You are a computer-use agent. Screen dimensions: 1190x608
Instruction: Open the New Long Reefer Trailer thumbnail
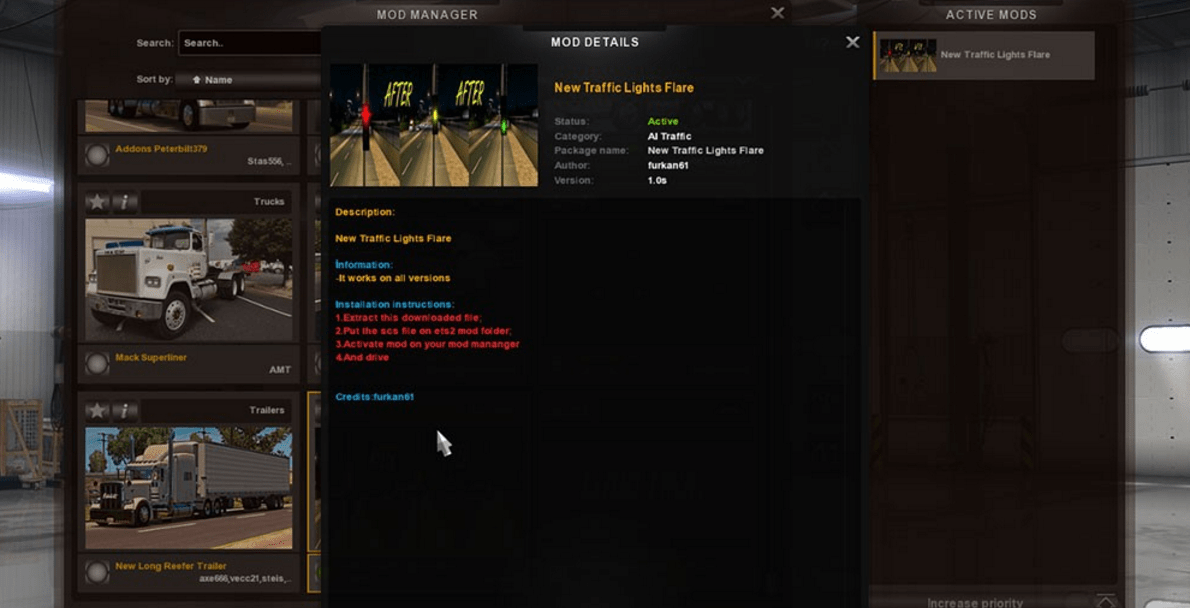click(x=188, y=487)
